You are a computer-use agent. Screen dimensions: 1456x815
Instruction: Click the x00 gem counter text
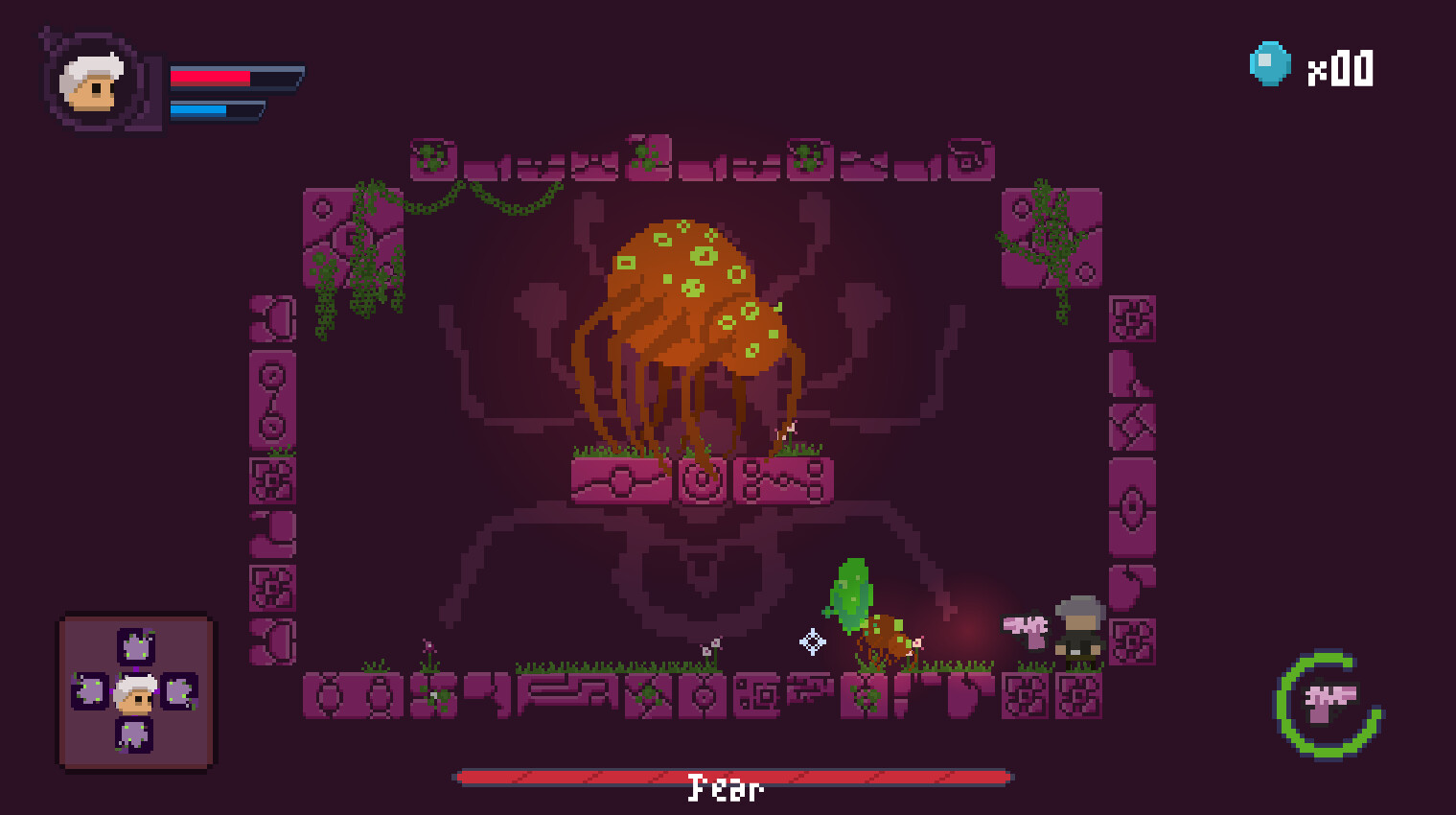[x=1341, y=68]
